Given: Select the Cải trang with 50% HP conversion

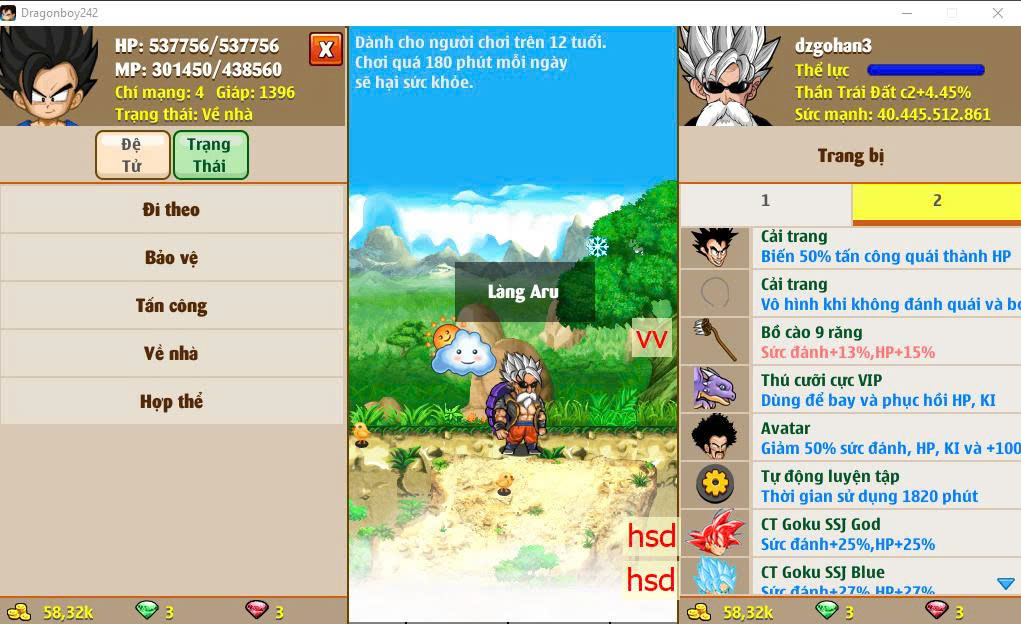Looking at the screenshot, I should point(850,246).
